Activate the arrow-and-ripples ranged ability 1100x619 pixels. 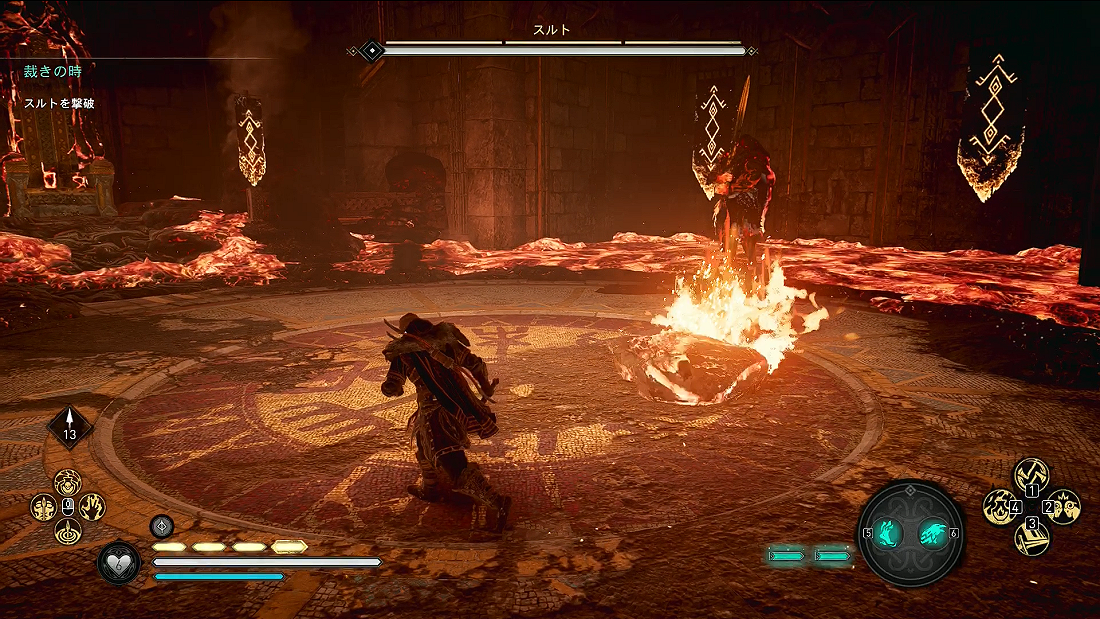(68, 531)
